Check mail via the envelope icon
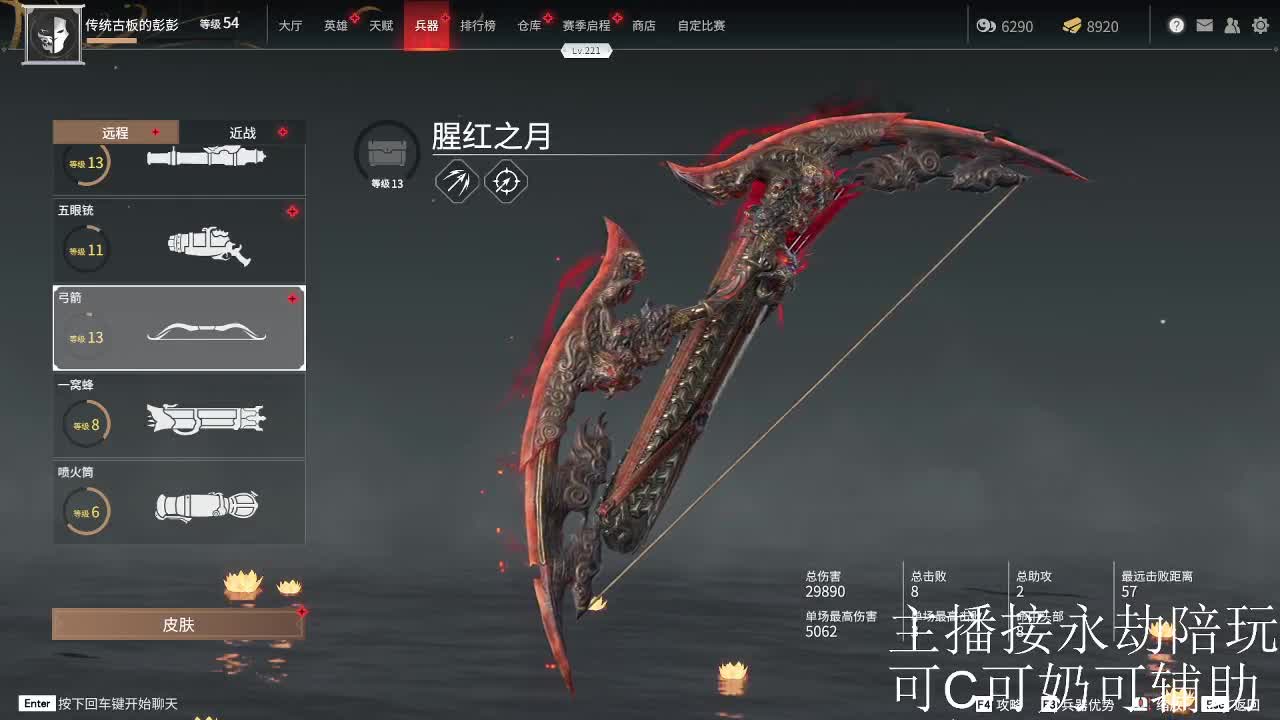Screen dimensions: 1280x720 coord(1204,25)
